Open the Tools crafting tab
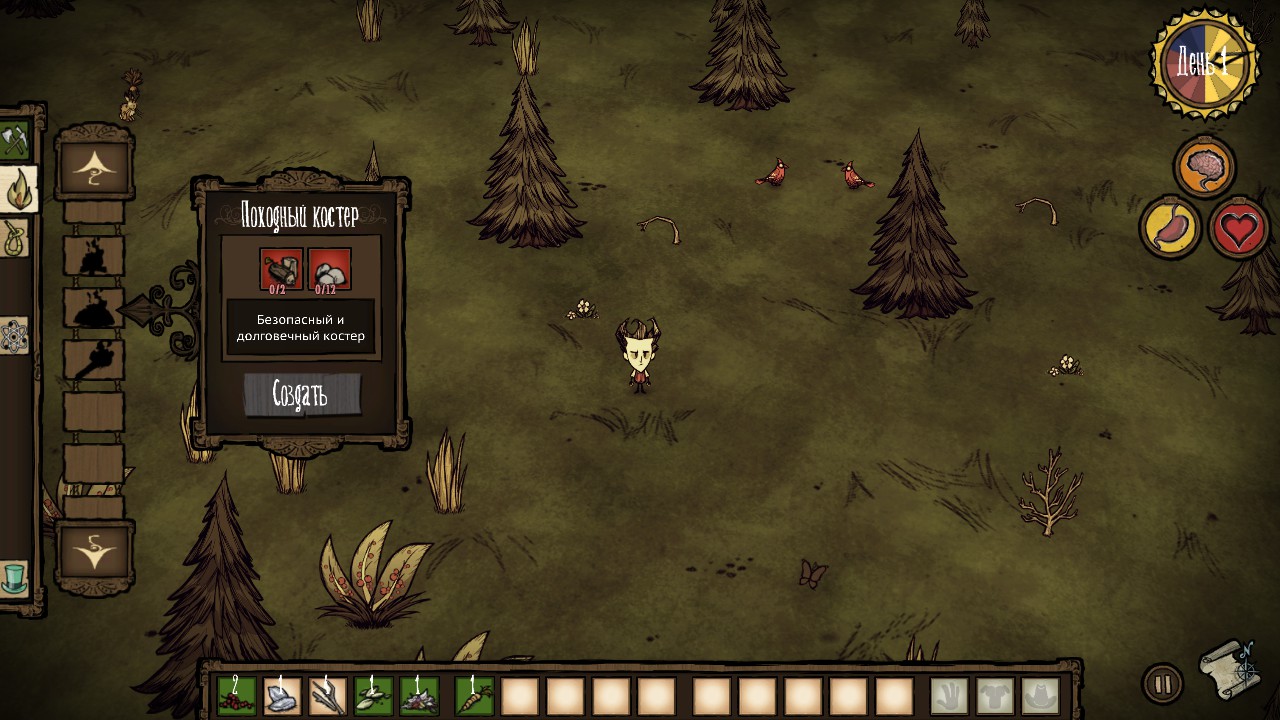This screenshot has width=1280, height=720. (15, 140)
